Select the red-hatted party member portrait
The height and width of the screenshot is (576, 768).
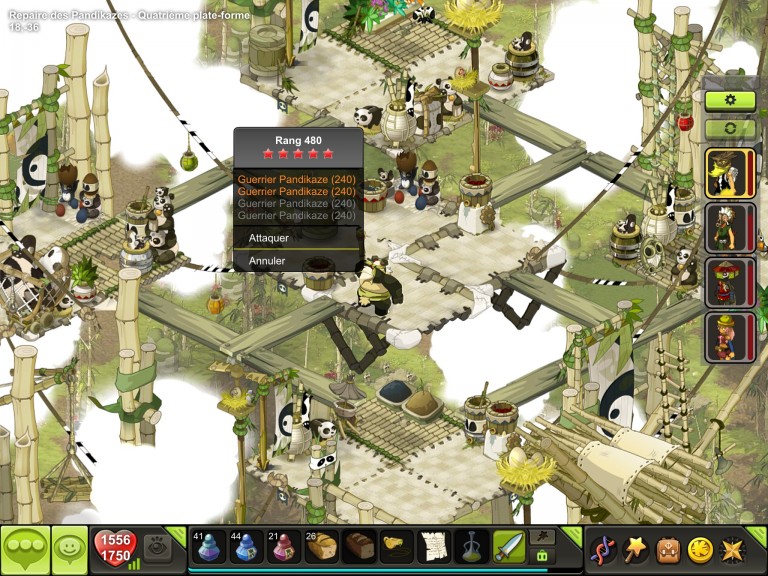(728, 283)
